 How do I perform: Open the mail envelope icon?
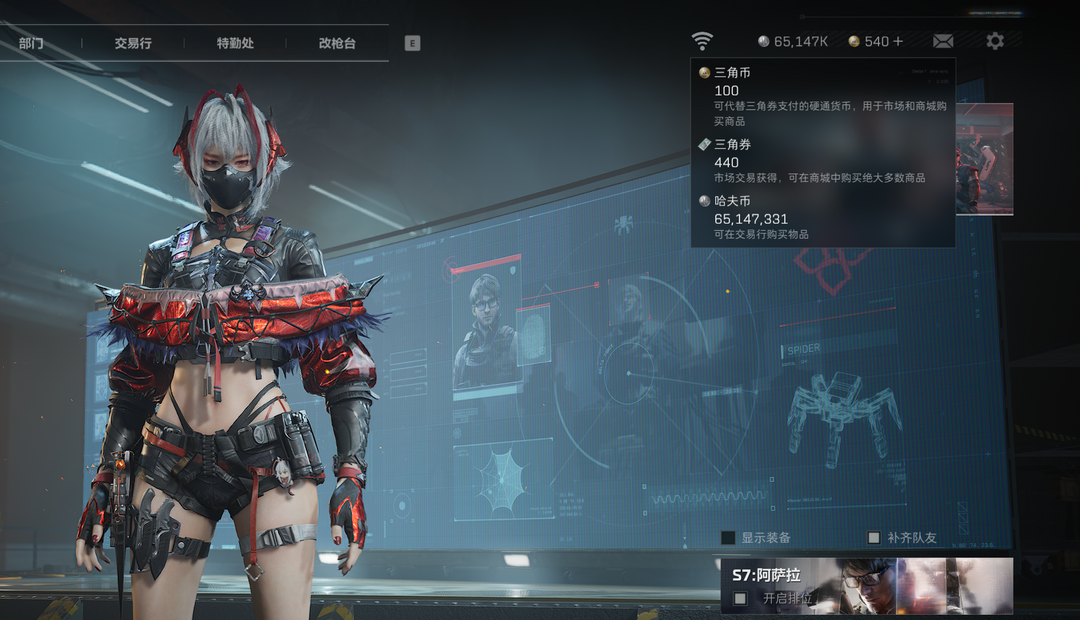click(x=943, y=41)
